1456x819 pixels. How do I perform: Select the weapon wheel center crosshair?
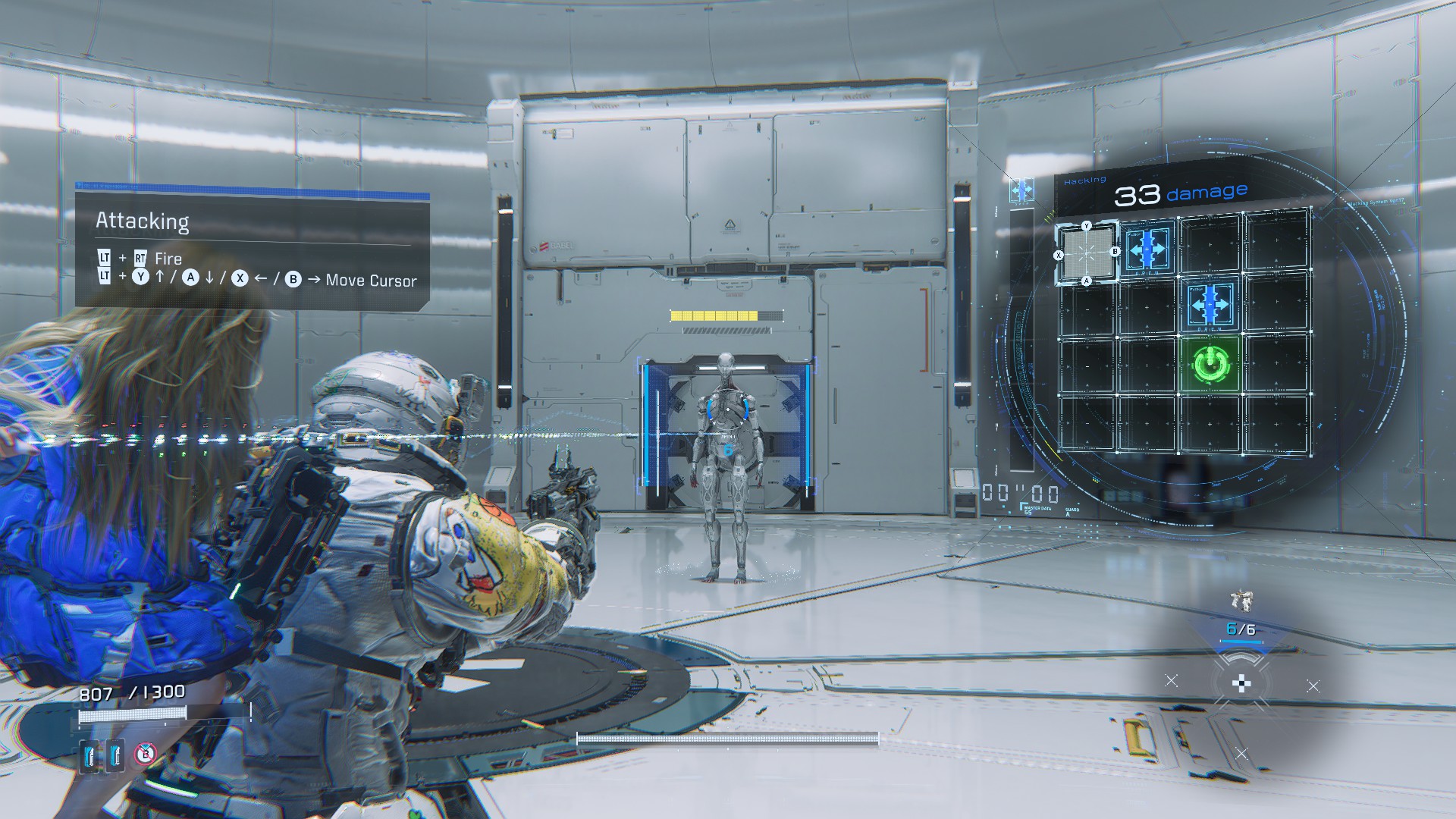click(x=1241, y=685)
